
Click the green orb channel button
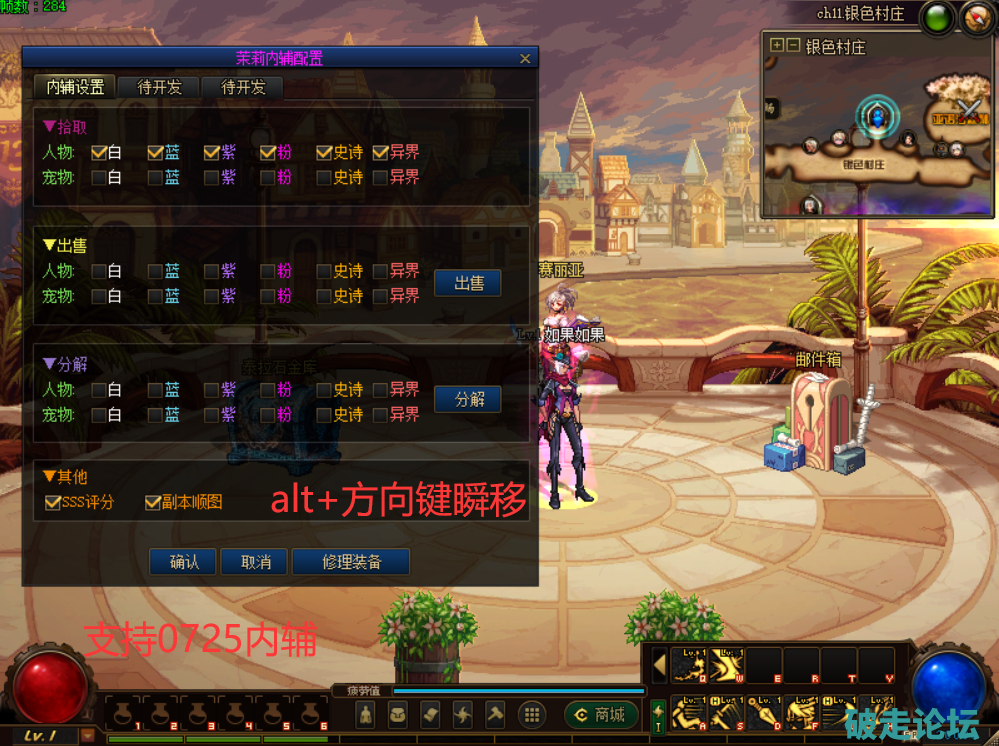(x=937, y=16)
